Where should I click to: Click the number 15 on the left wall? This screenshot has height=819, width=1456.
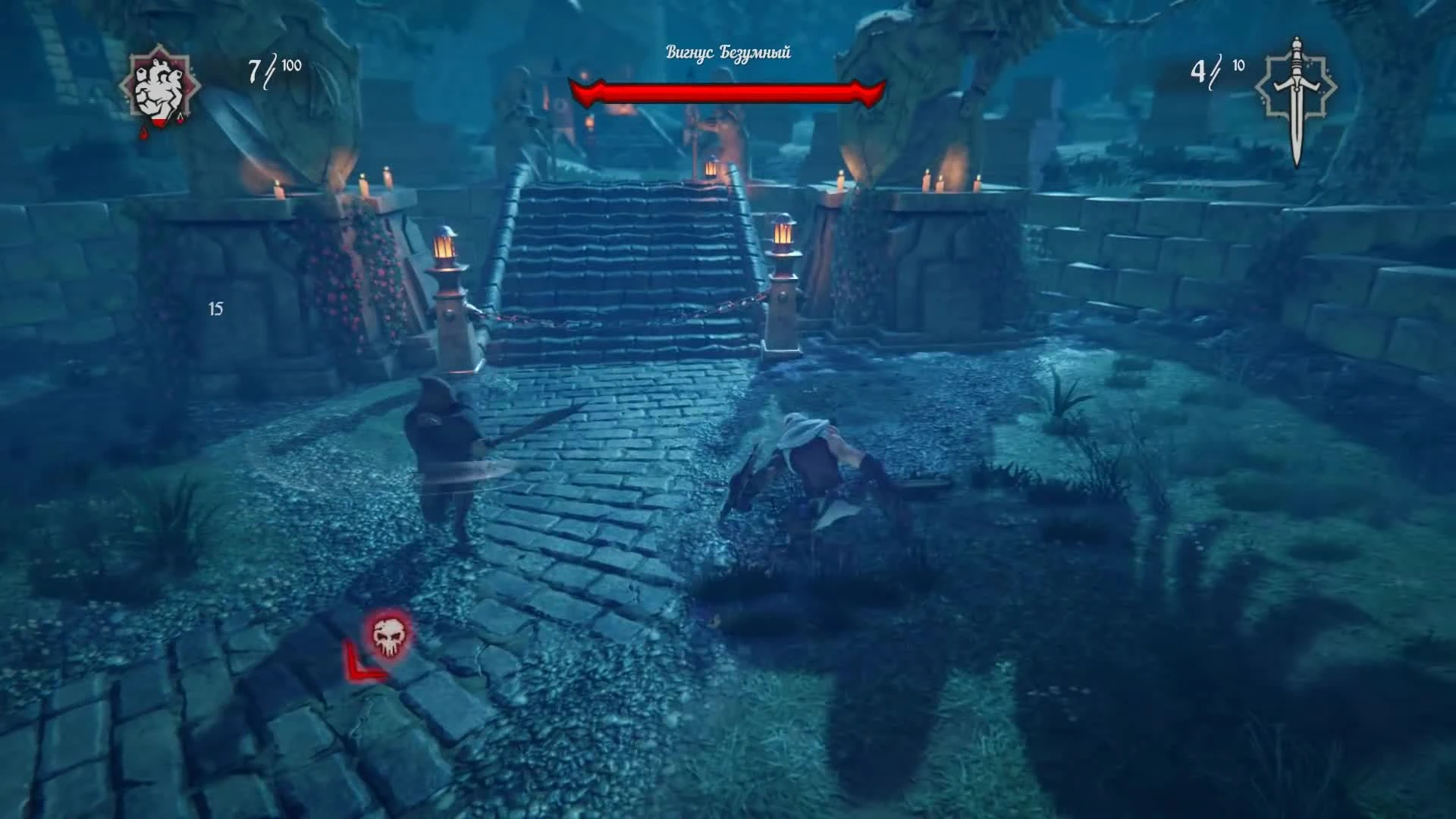coord(215,309)
